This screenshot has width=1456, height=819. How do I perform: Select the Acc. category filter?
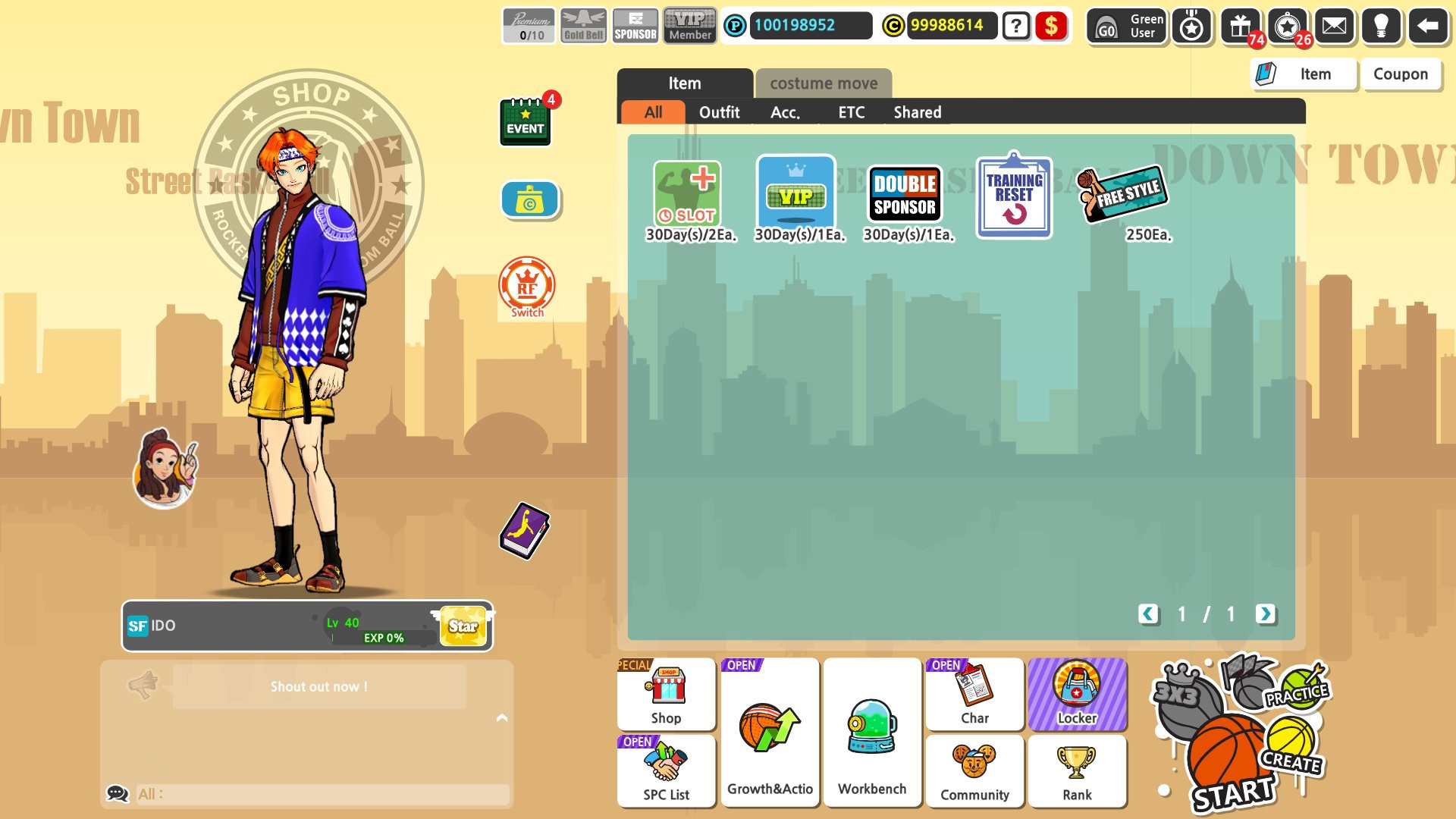[786, 112]
